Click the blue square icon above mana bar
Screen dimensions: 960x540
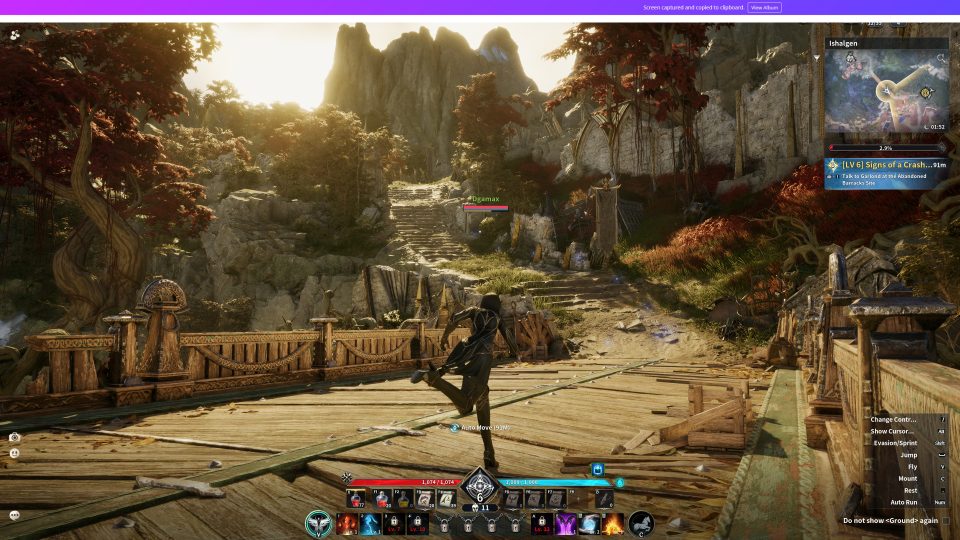click(597, 468)
